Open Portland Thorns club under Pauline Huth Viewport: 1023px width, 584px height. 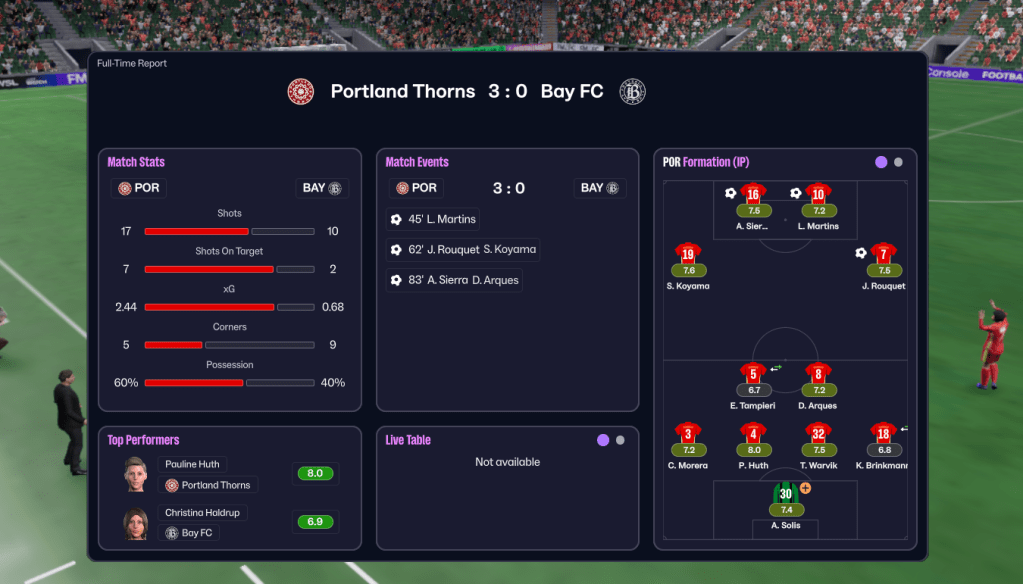coord(208,485)
